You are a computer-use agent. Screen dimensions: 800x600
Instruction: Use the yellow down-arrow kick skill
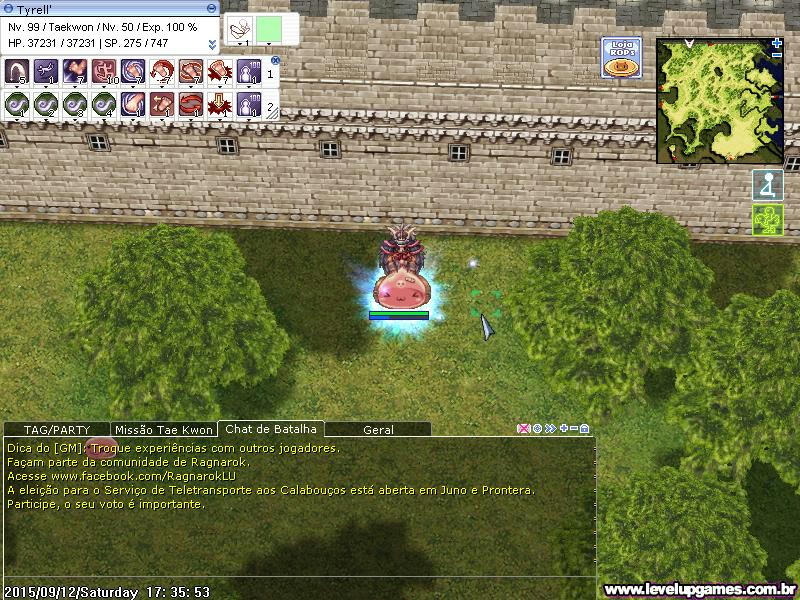click(x=220, y=103)
